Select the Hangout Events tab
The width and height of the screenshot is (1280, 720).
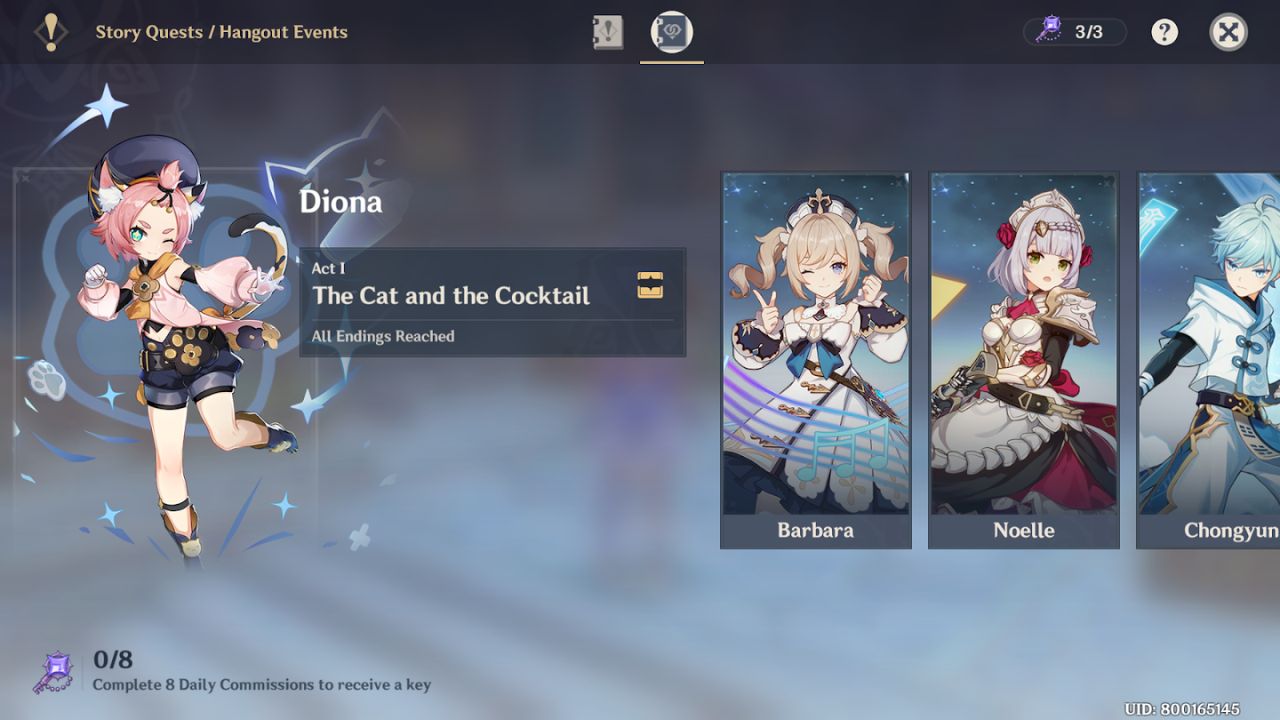click(672, 32)
